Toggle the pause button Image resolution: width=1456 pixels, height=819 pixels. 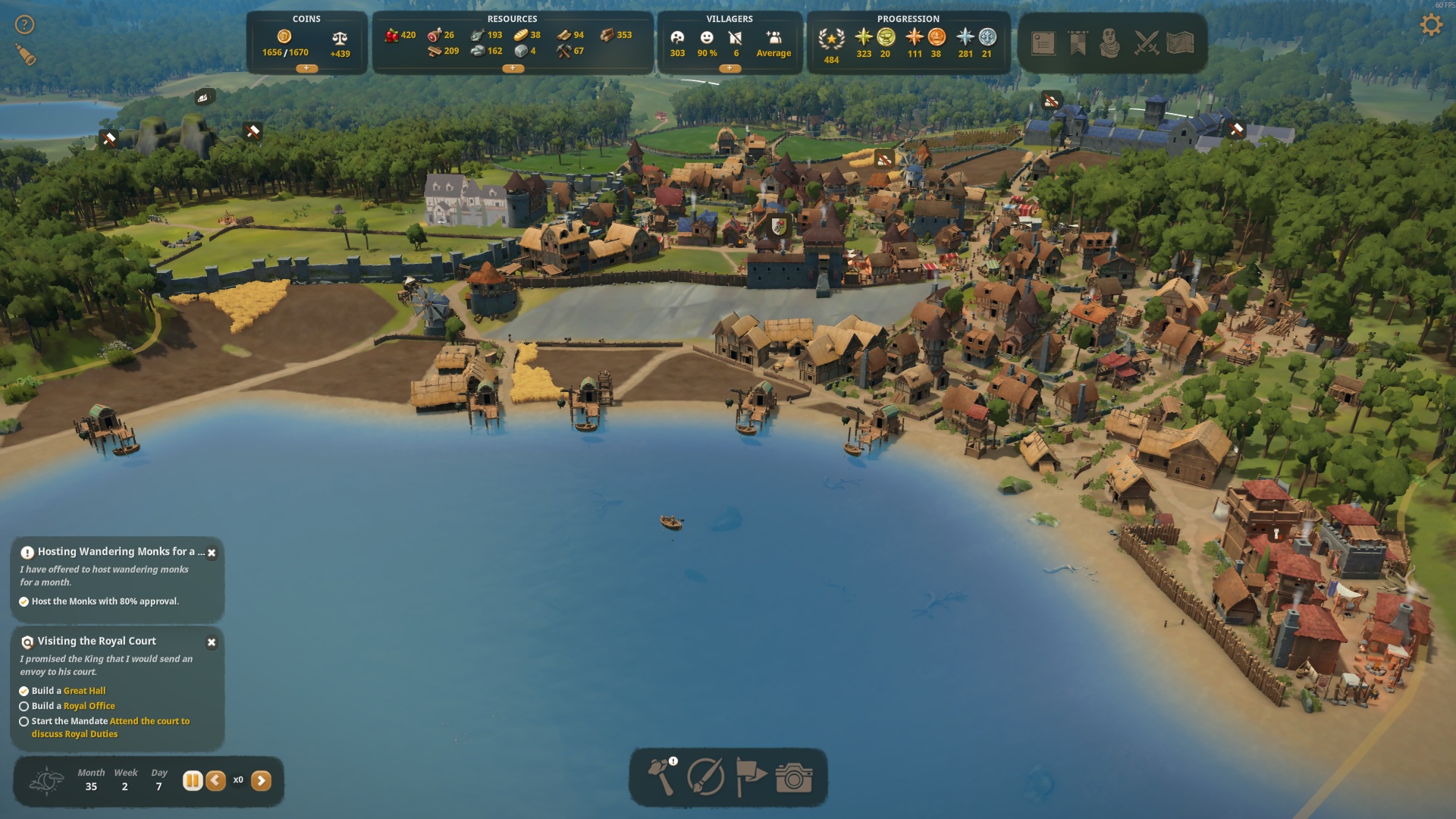(x=193, y=780)
